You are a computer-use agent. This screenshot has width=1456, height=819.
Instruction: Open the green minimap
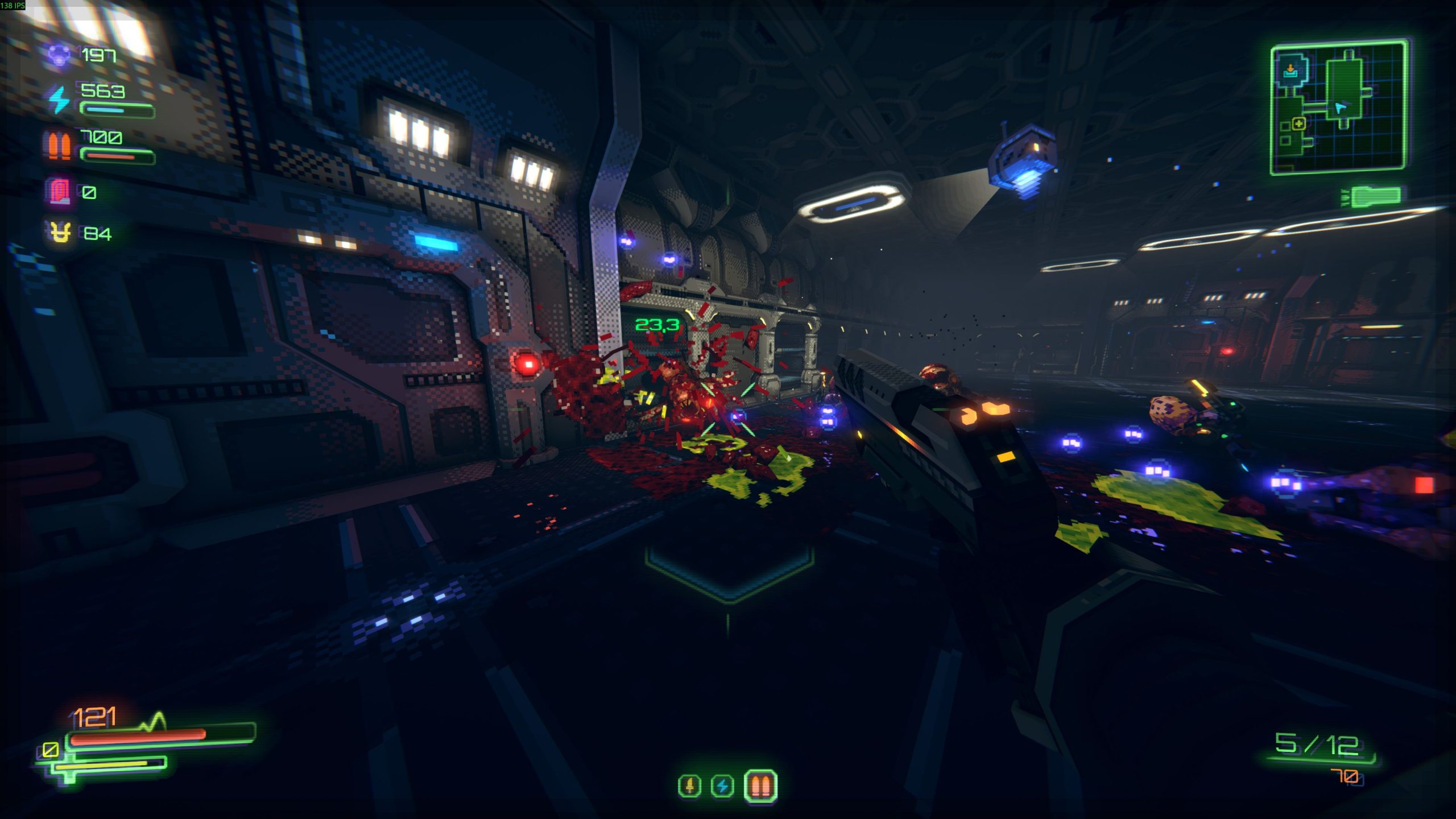point(1339,107)
